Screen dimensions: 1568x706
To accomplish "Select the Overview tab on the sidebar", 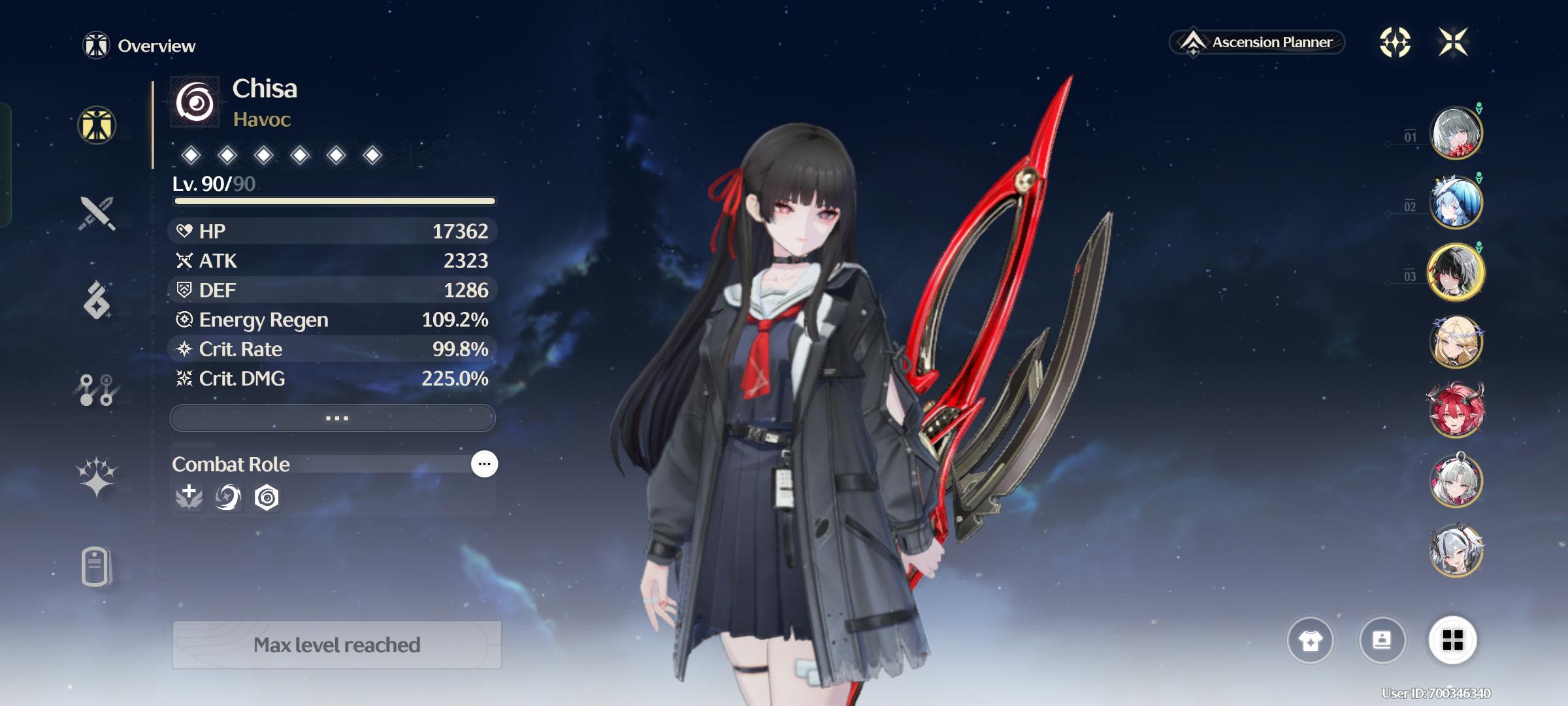I will tap(97, 125).
